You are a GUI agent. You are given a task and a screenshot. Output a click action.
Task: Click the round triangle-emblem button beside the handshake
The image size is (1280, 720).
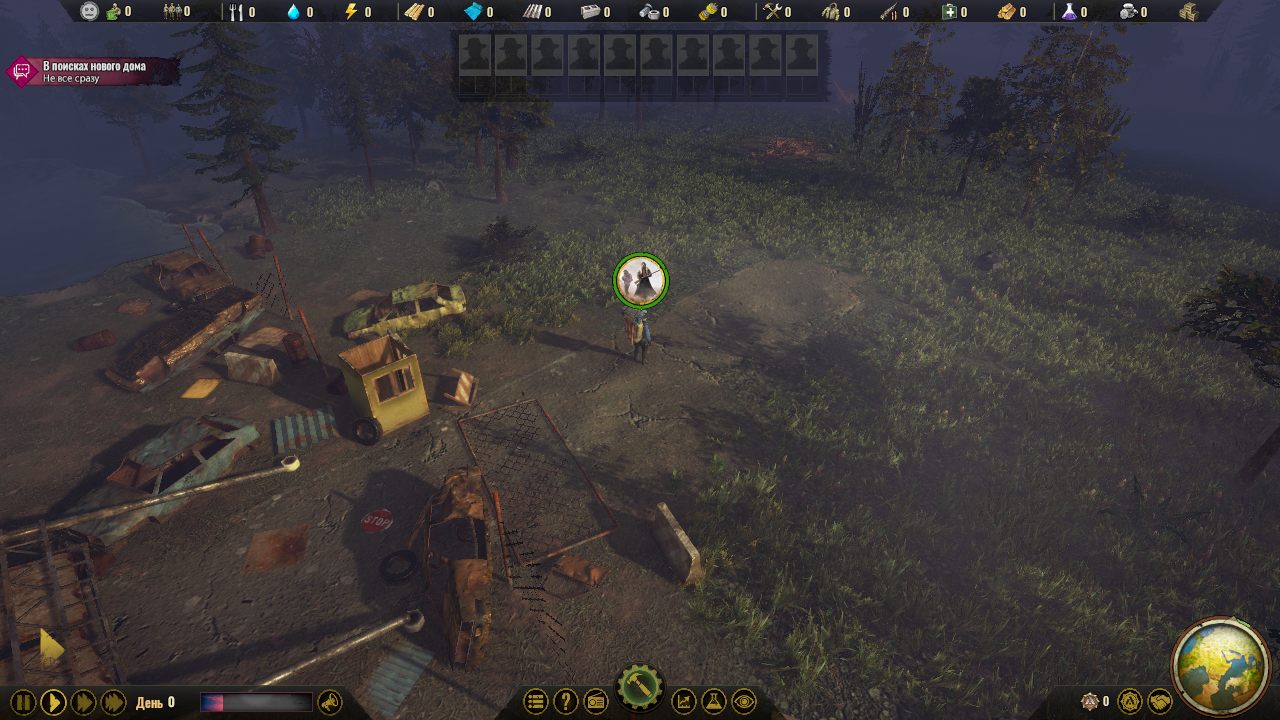click(1129, 702)
